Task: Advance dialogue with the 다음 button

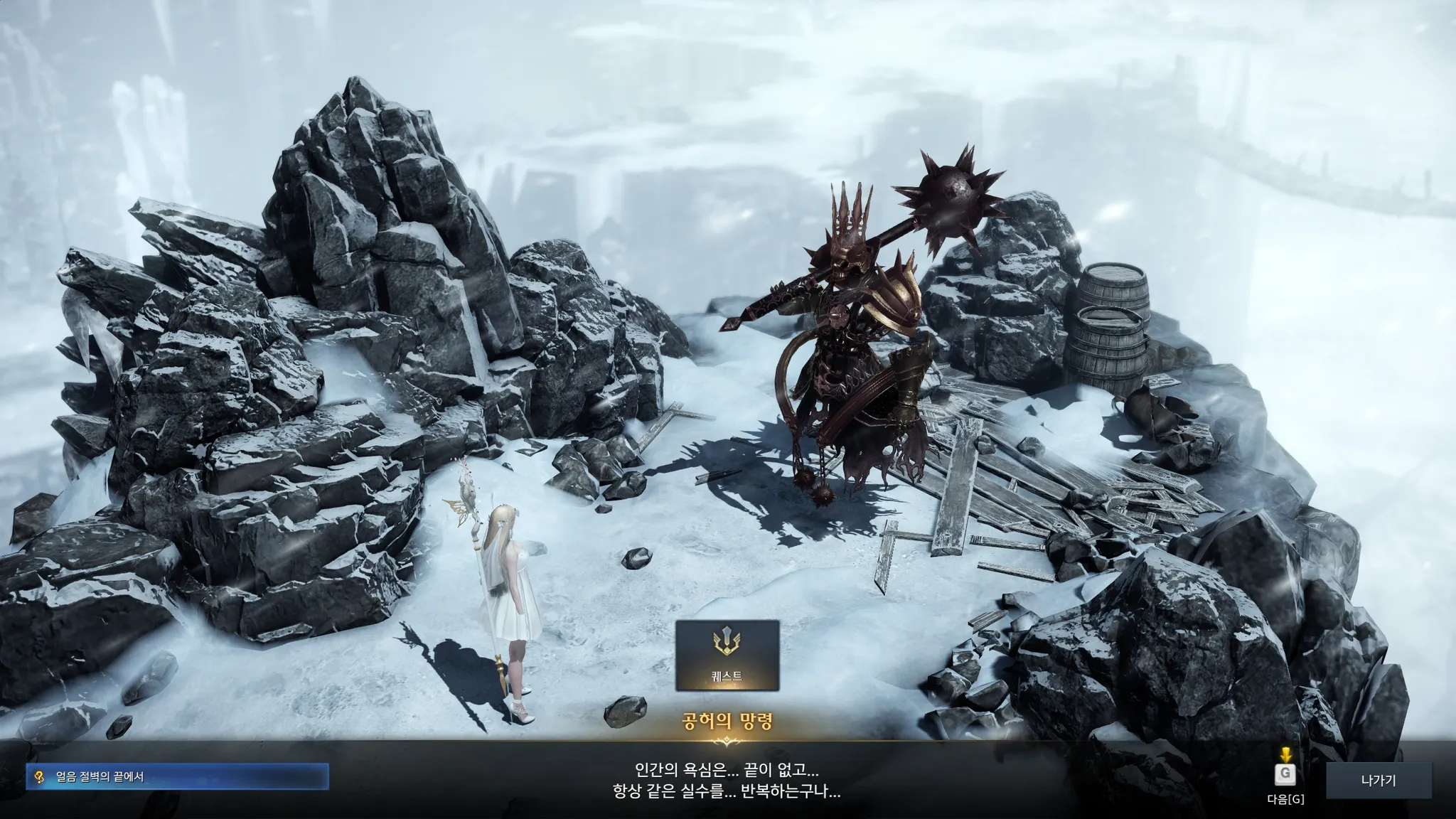Action: 1285,775
